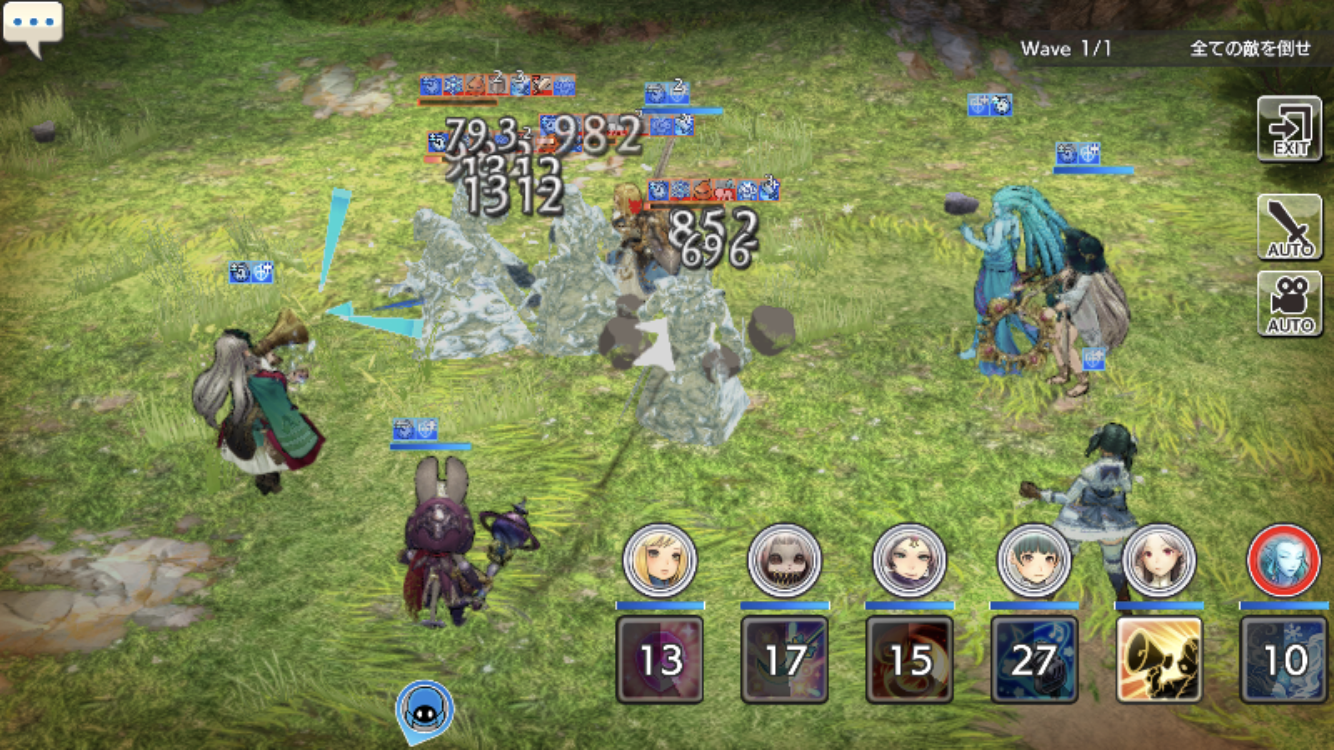This screenshot has width=1334, height=750.
Task: Select the skill on 13 cooldown
Action: (659, 659)
